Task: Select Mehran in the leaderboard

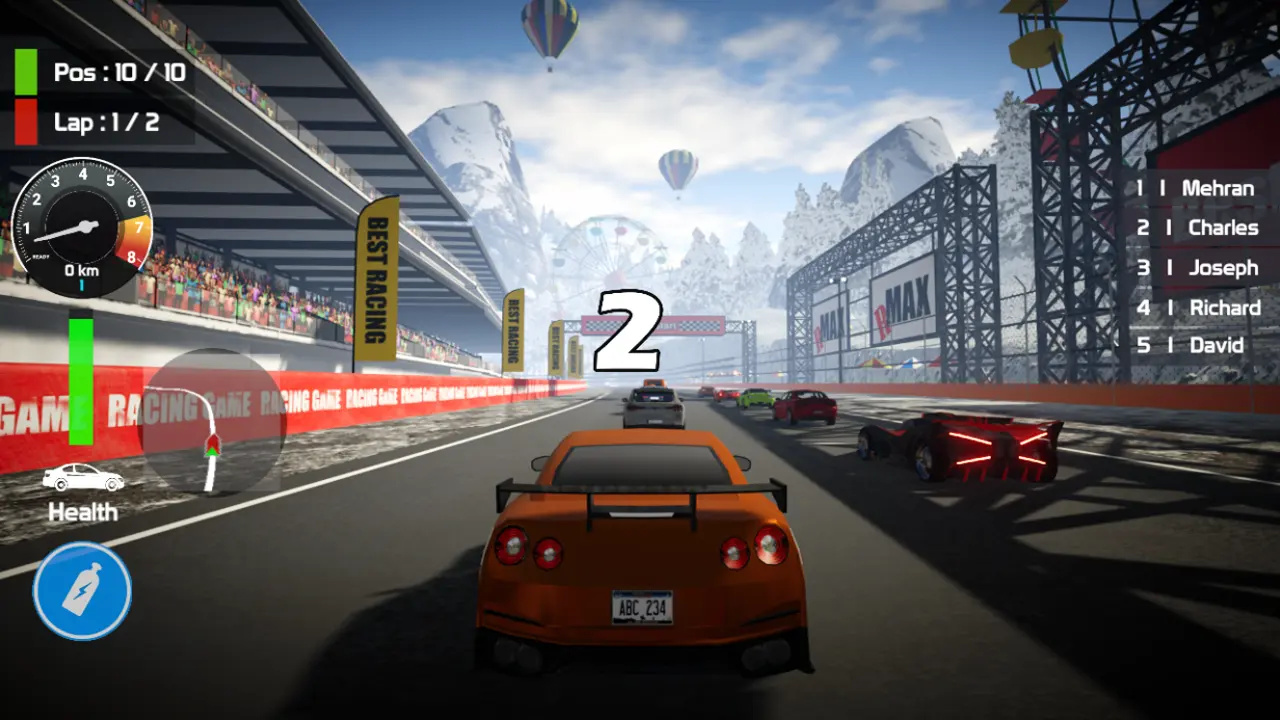Action: pyautogui.click(x=1195, y=188)
